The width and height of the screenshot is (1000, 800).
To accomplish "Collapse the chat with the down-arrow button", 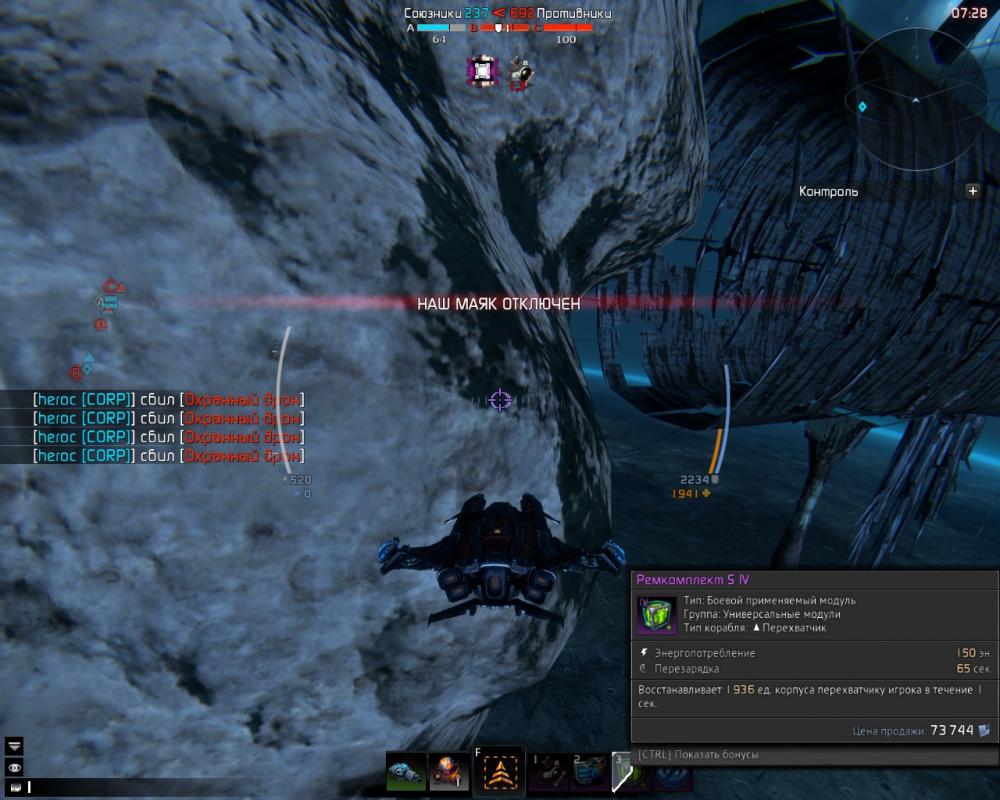I will click(14, 745).
